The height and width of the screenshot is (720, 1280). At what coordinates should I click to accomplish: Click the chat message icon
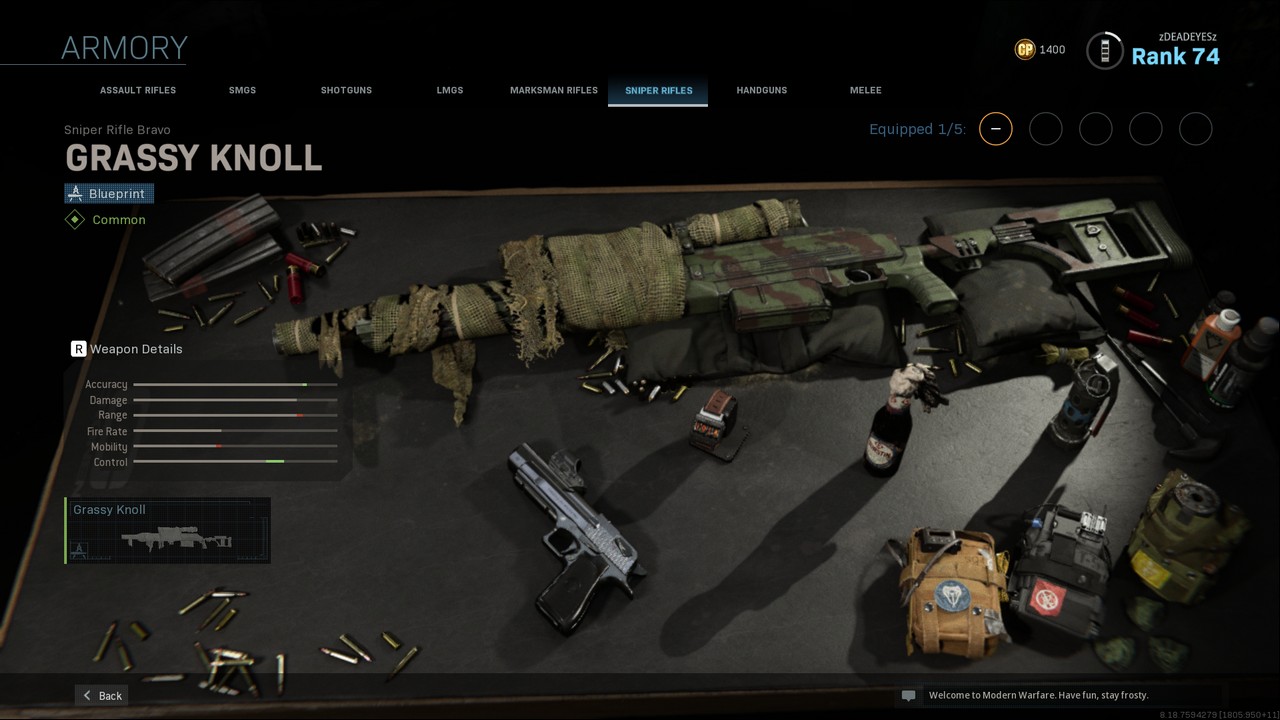click(908, 695)
